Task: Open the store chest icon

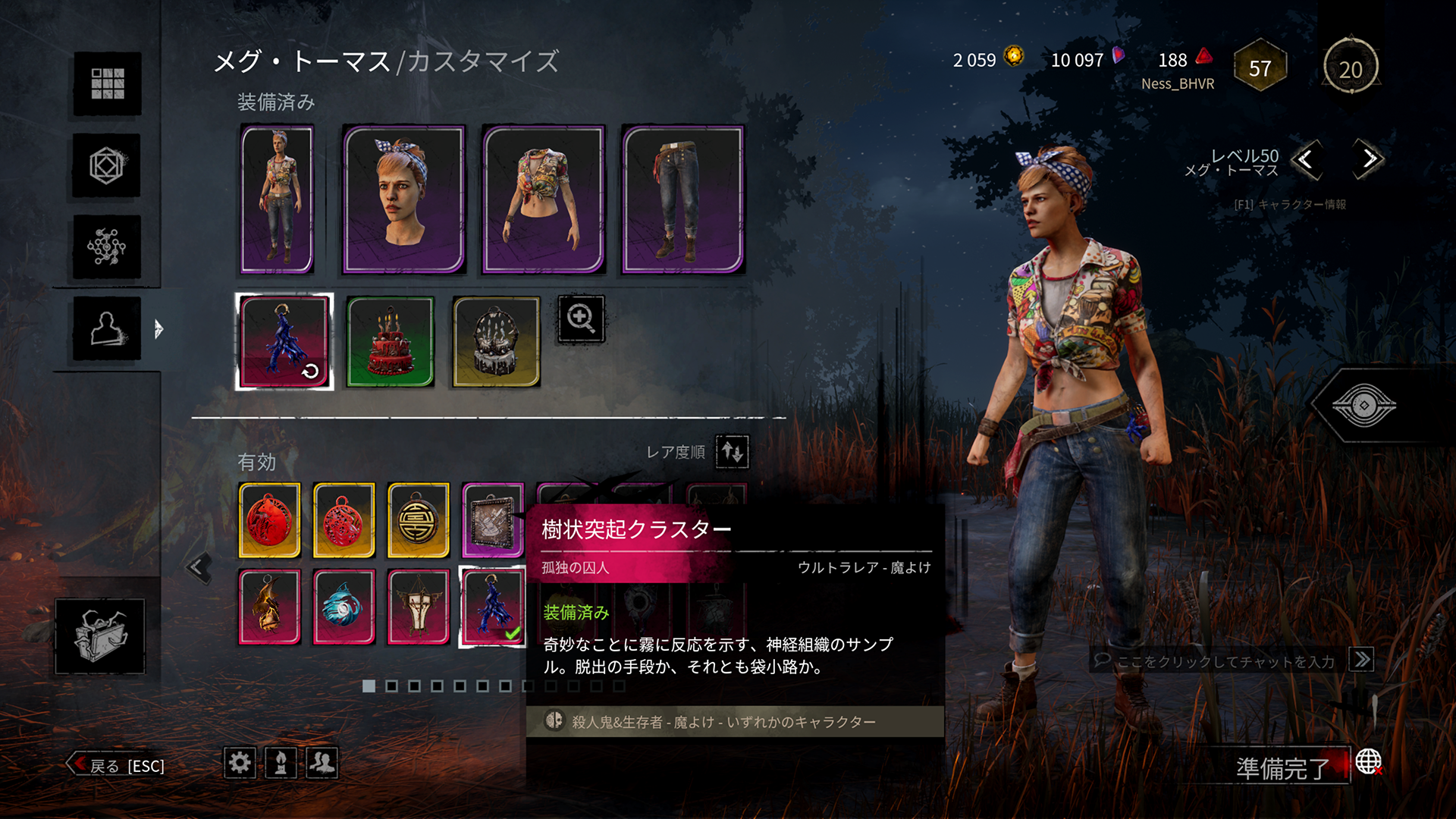Action: 99,635
